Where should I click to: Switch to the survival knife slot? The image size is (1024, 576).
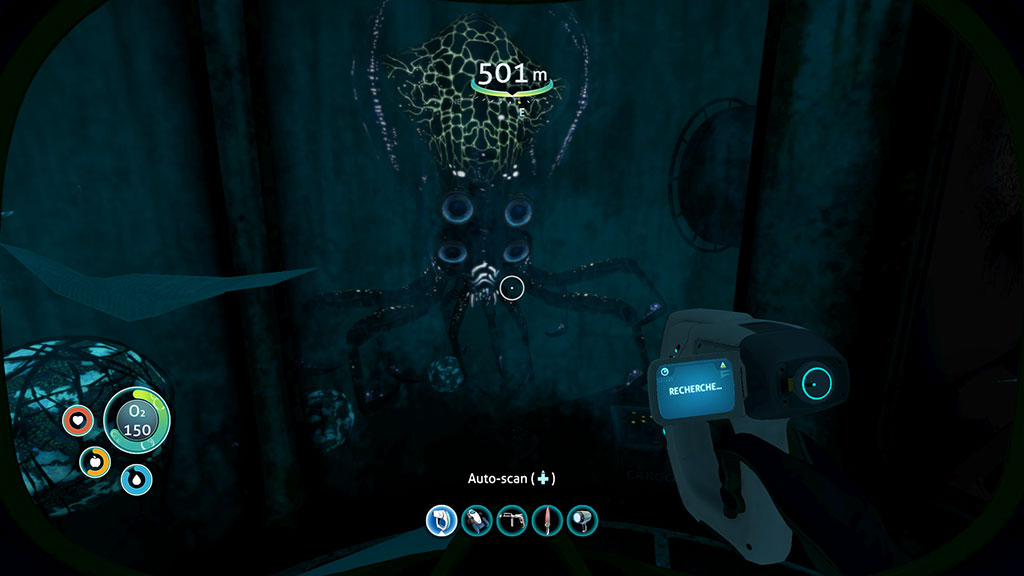pos(547,520)
